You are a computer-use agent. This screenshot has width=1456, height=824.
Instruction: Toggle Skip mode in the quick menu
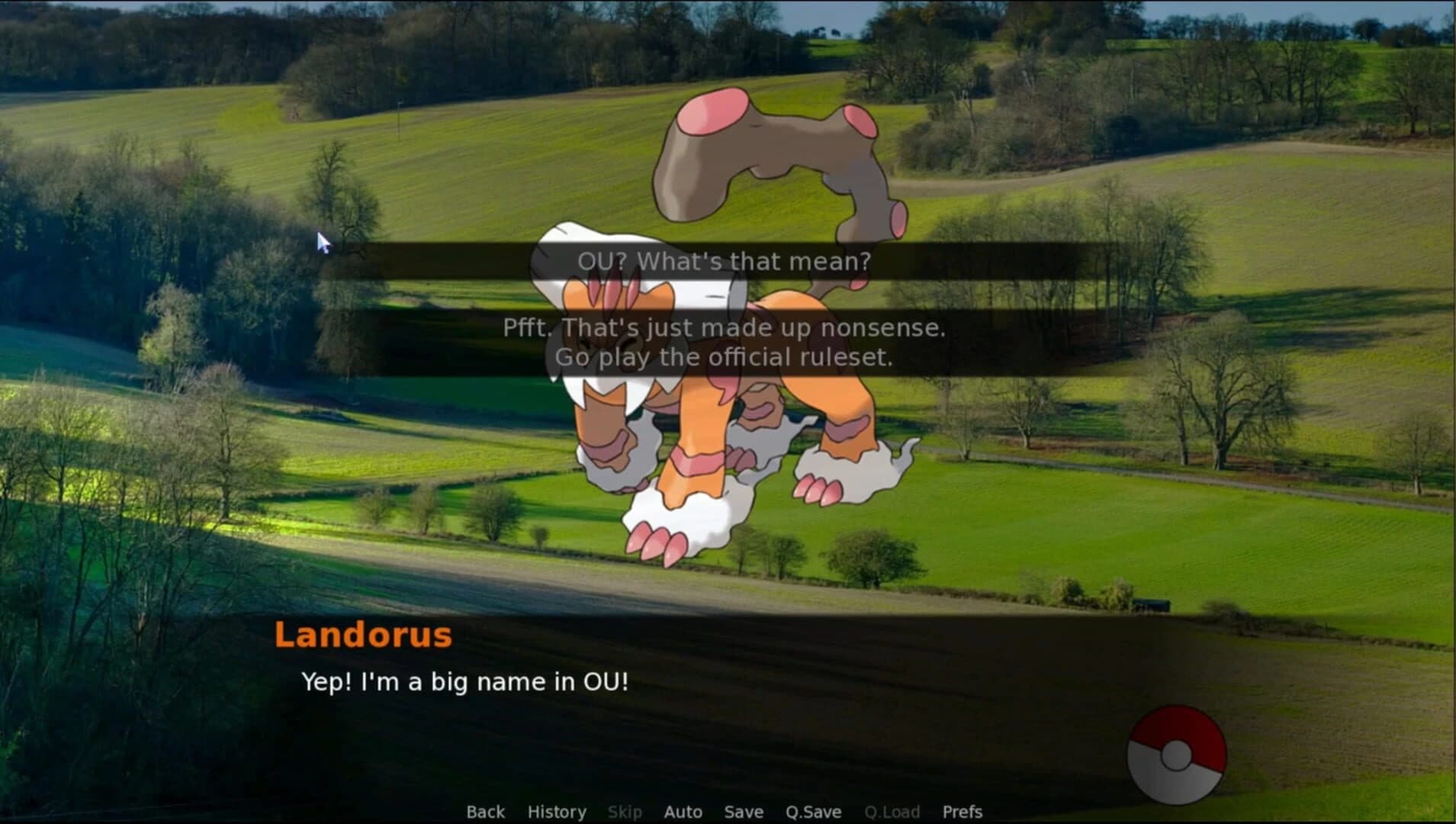(625, 812)
